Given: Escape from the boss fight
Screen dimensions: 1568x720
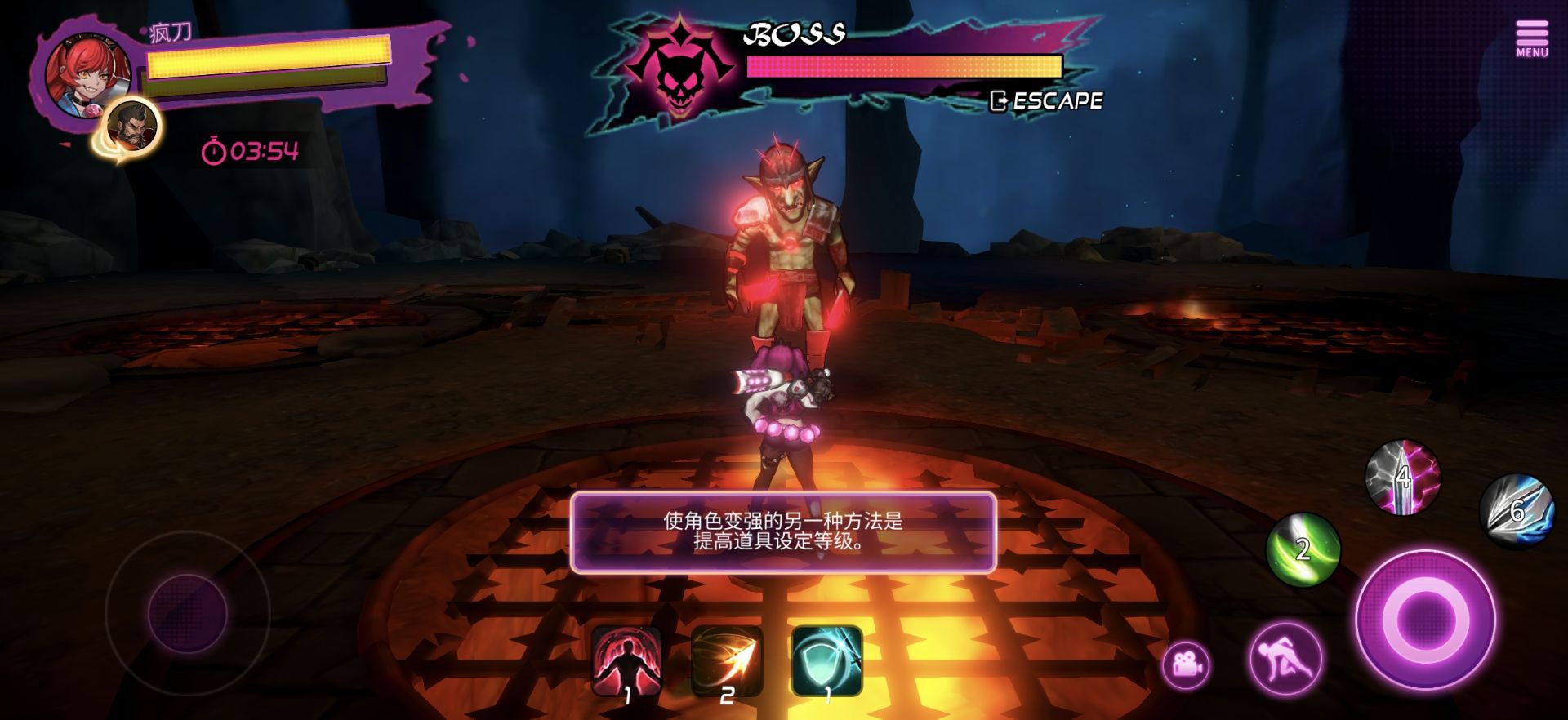Looking at the screenshot, I should 1047,101.
